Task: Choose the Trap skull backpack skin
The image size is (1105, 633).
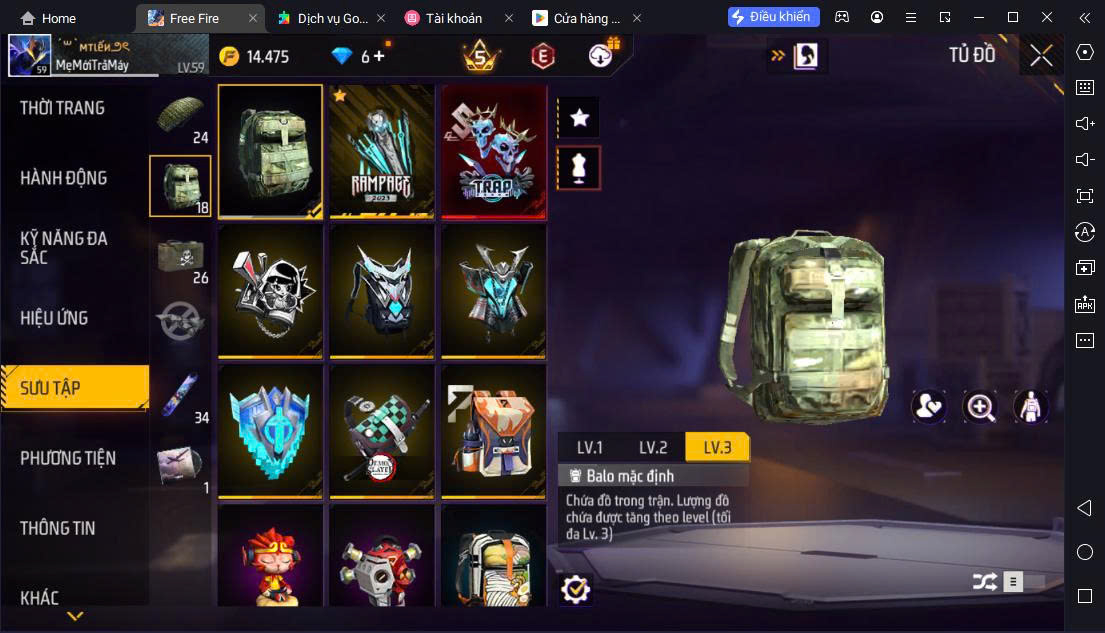Action: pyautogui.click(x=494, y=151)
